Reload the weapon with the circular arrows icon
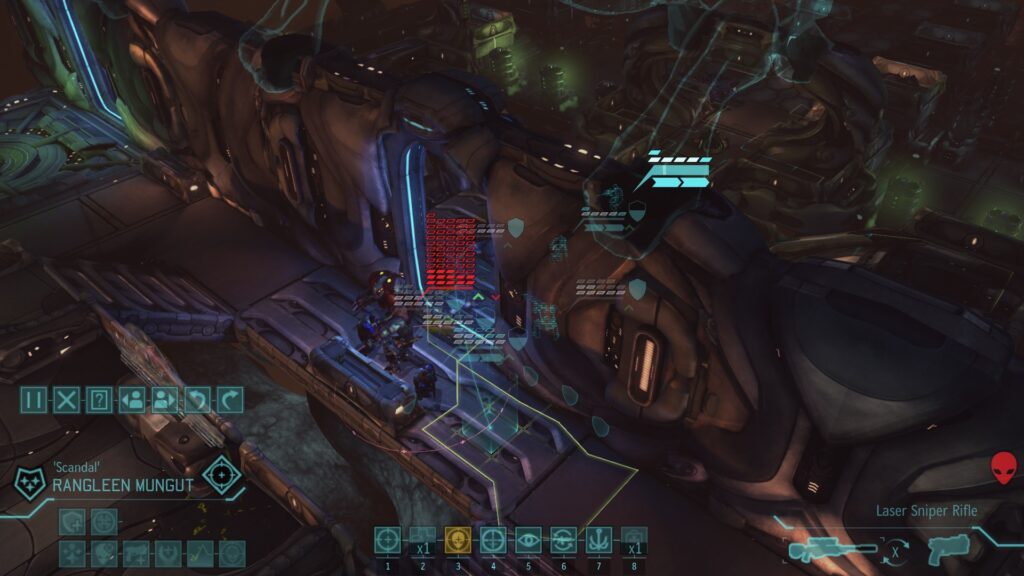This screenshot has width=1024, height=576. coord(563,540)
